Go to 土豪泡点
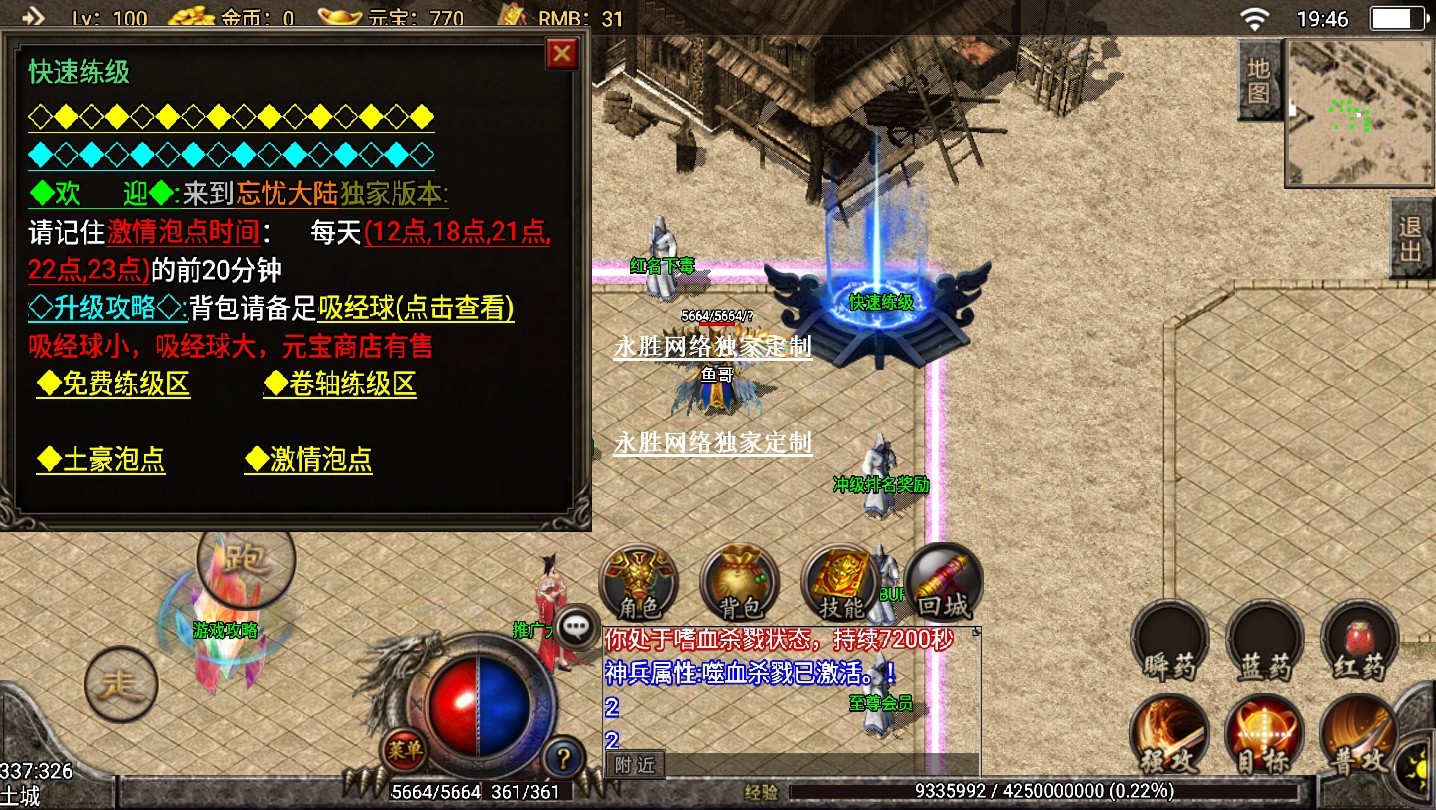 pyautogui.click(x=101, y=460)
